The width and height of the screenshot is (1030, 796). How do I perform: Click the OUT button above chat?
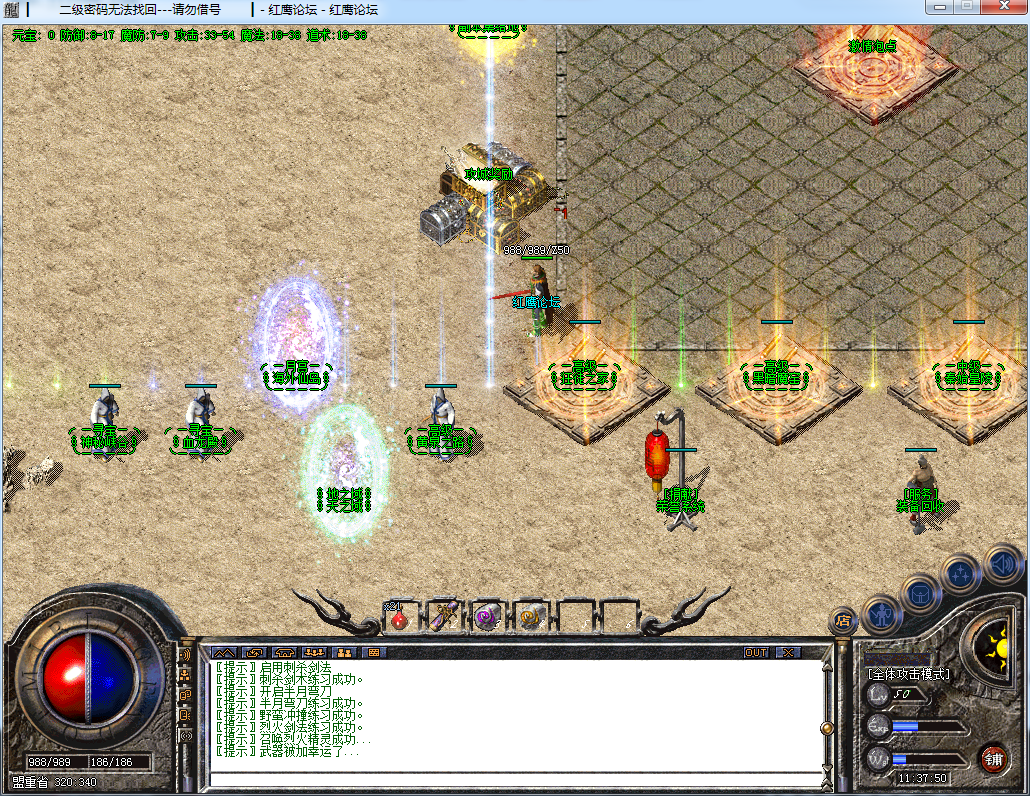(757, 652)
